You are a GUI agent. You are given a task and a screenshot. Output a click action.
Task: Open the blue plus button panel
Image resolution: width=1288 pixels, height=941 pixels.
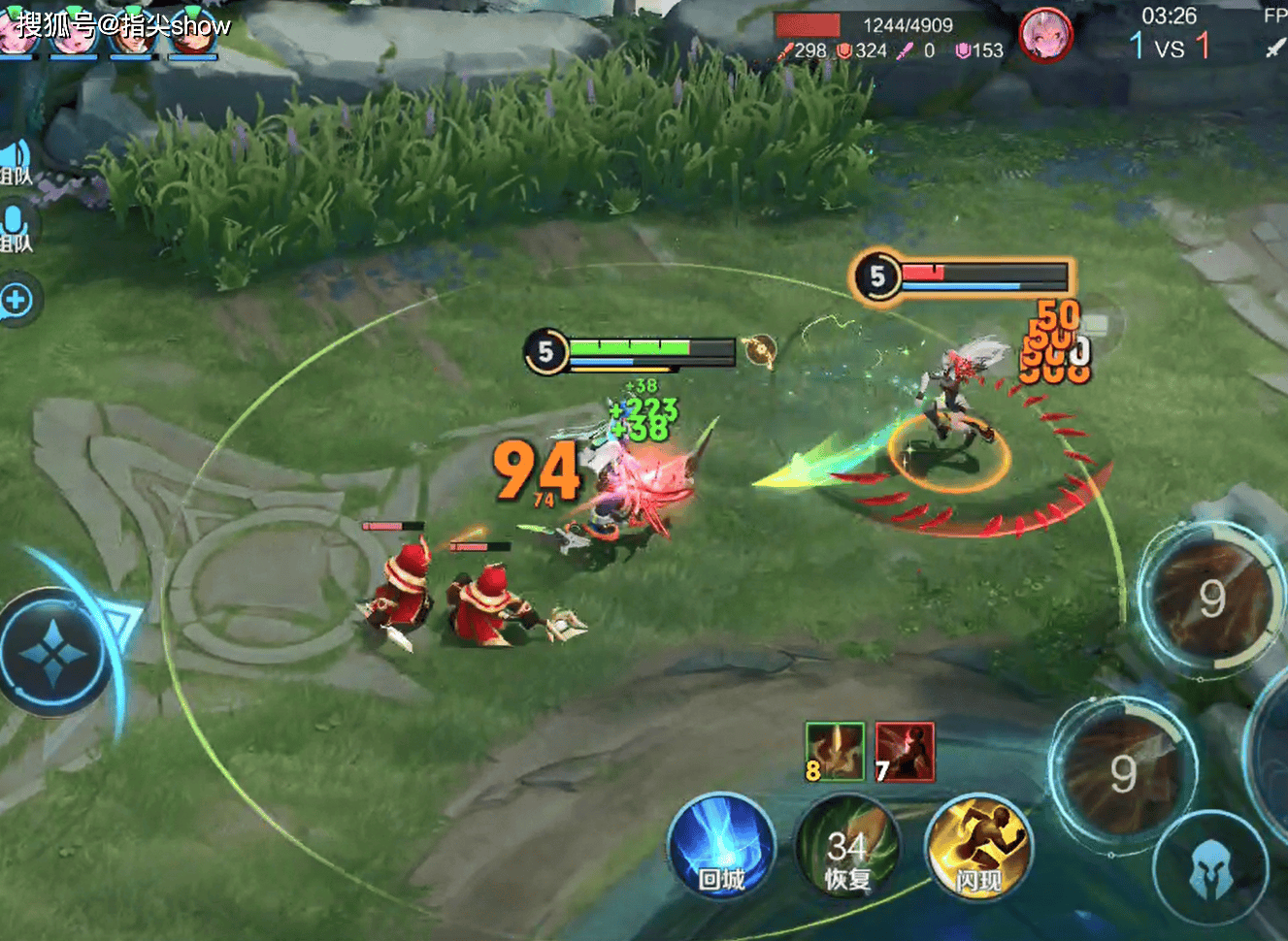(x=17, y=301)
